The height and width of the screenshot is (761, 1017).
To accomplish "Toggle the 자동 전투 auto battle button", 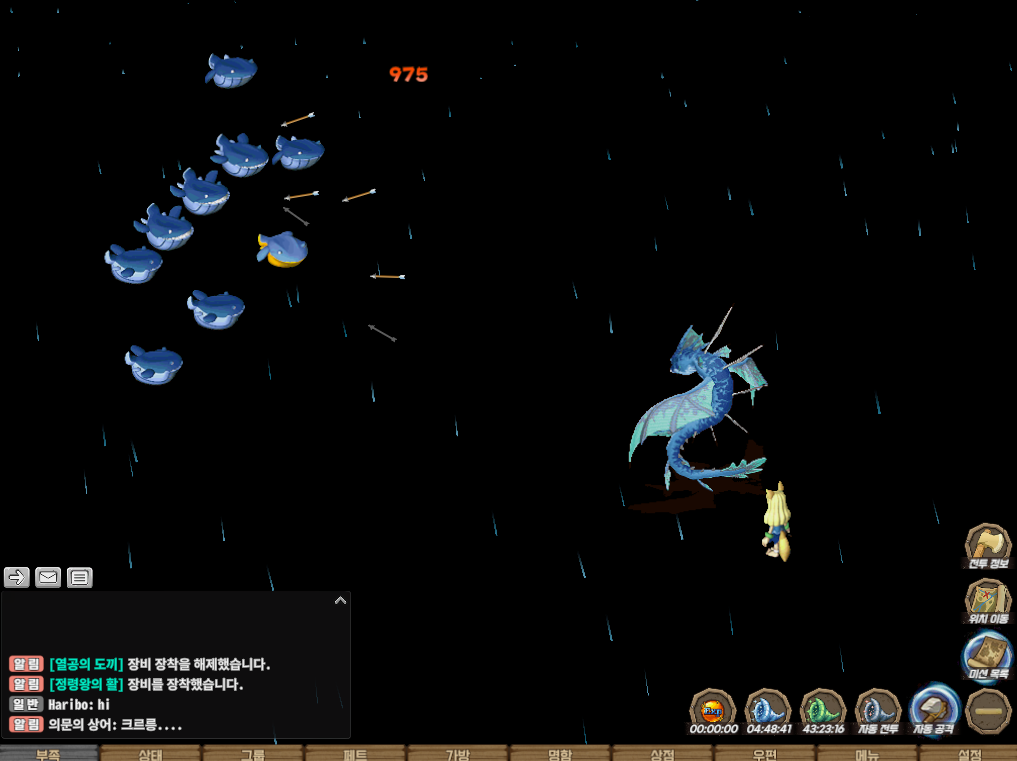I will click(878, 710).
